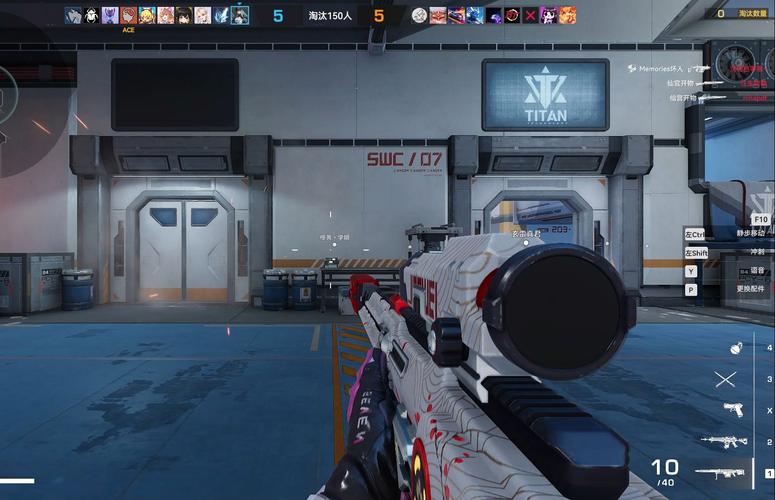This screenshot has width=775, height=500.
Task: Switch to the assault rifle slot
Action: (x=723, y=441)
